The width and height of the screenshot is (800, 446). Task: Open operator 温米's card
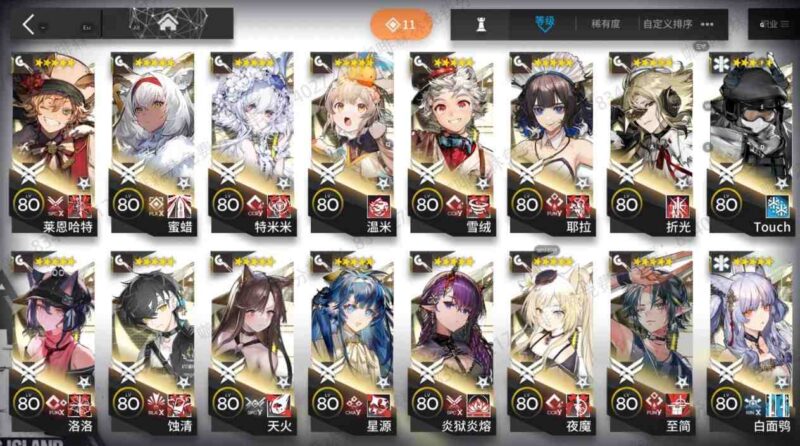pyautogui.click(x=350, y=140)
